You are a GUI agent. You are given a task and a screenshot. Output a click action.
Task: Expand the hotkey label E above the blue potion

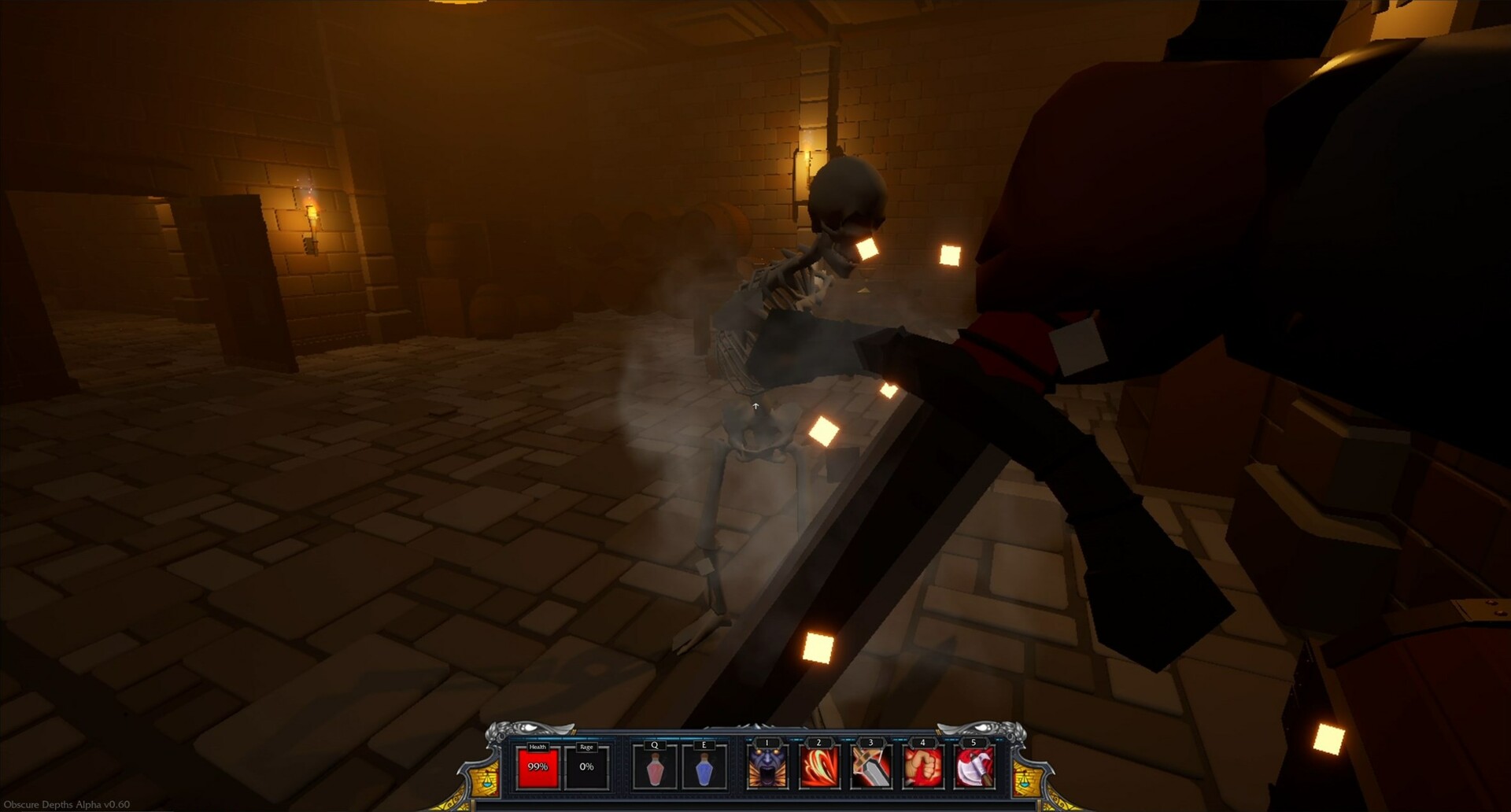[x=703, y=744]
